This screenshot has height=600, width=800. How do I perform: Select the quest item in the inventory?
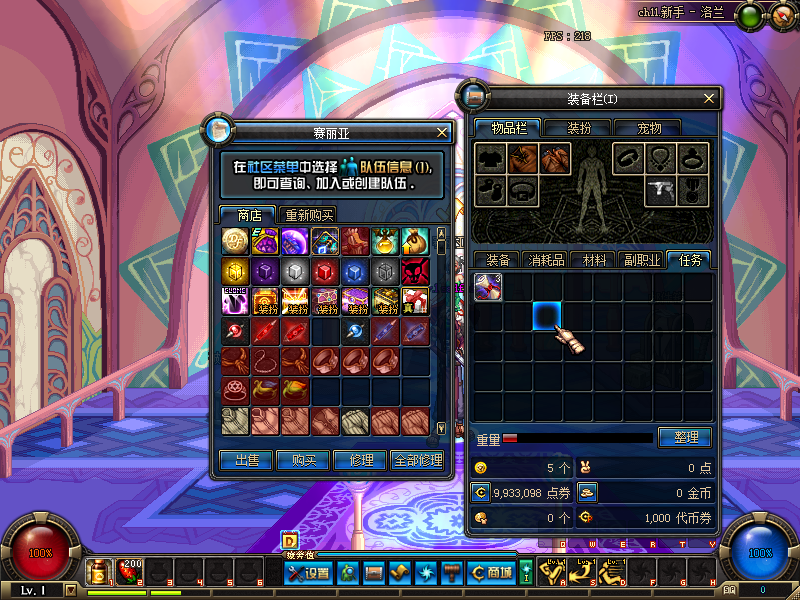pyautogui.click(x=487, y=286)
